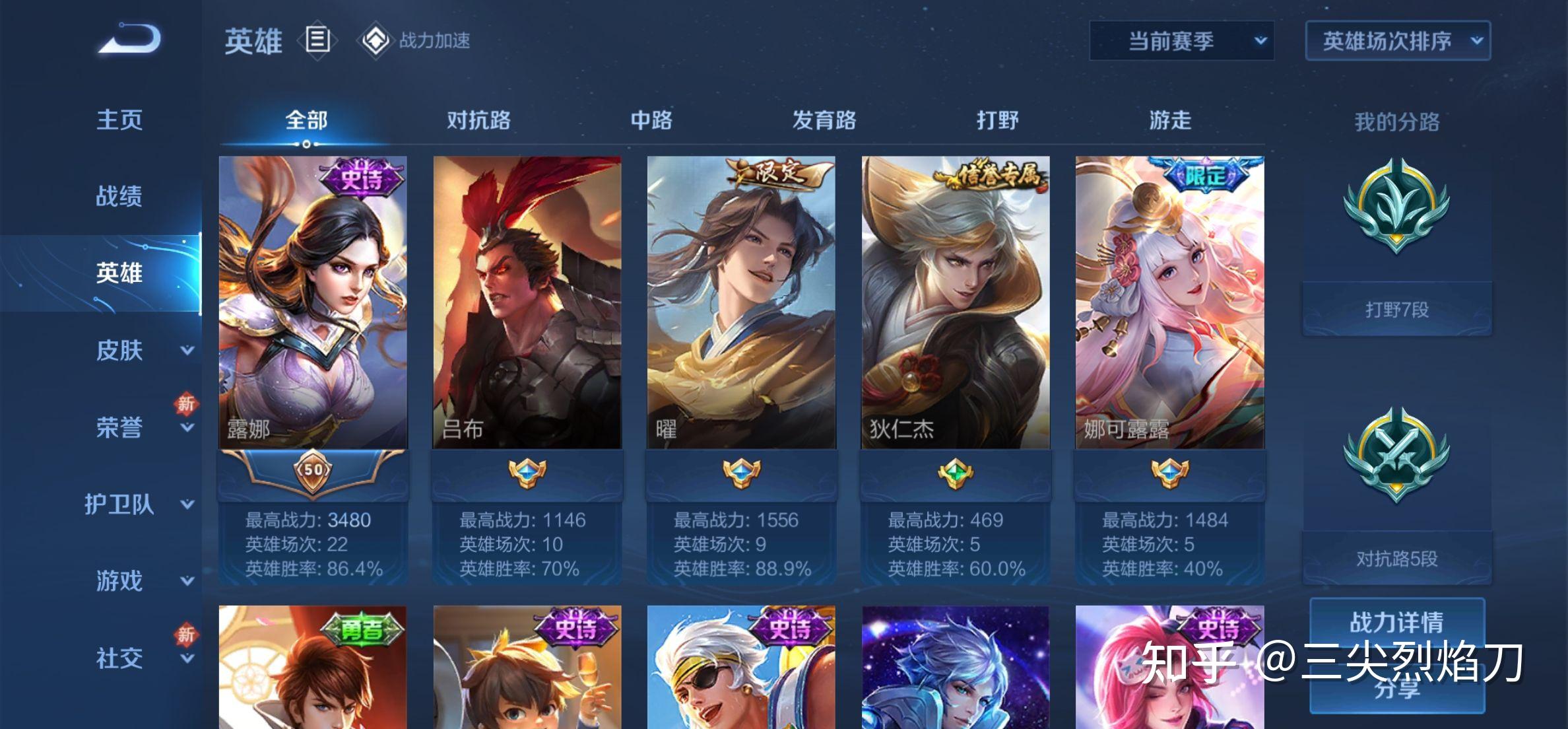Click the 战力加速 button
Image resolution: width=1568 pixels, height=729 pixels.
click(414, 40)
